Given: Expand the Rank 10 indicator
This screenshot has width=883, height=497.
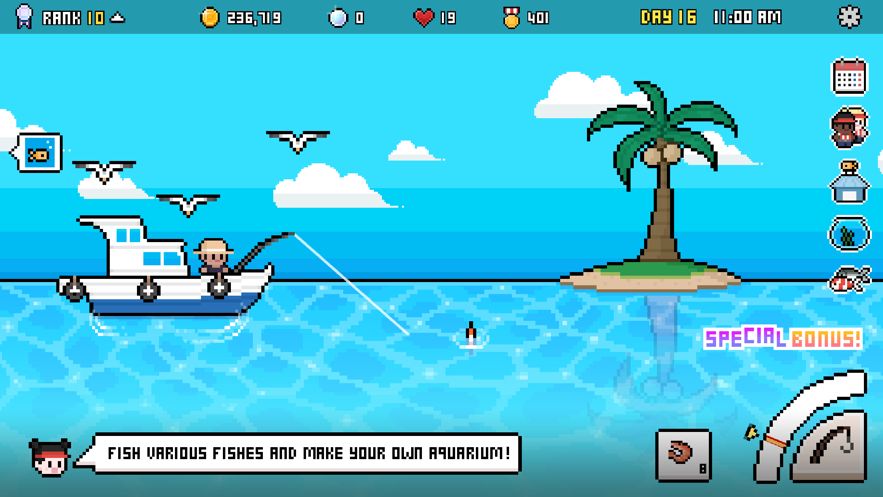Looking at the screenshot, I should coord(73,18).
